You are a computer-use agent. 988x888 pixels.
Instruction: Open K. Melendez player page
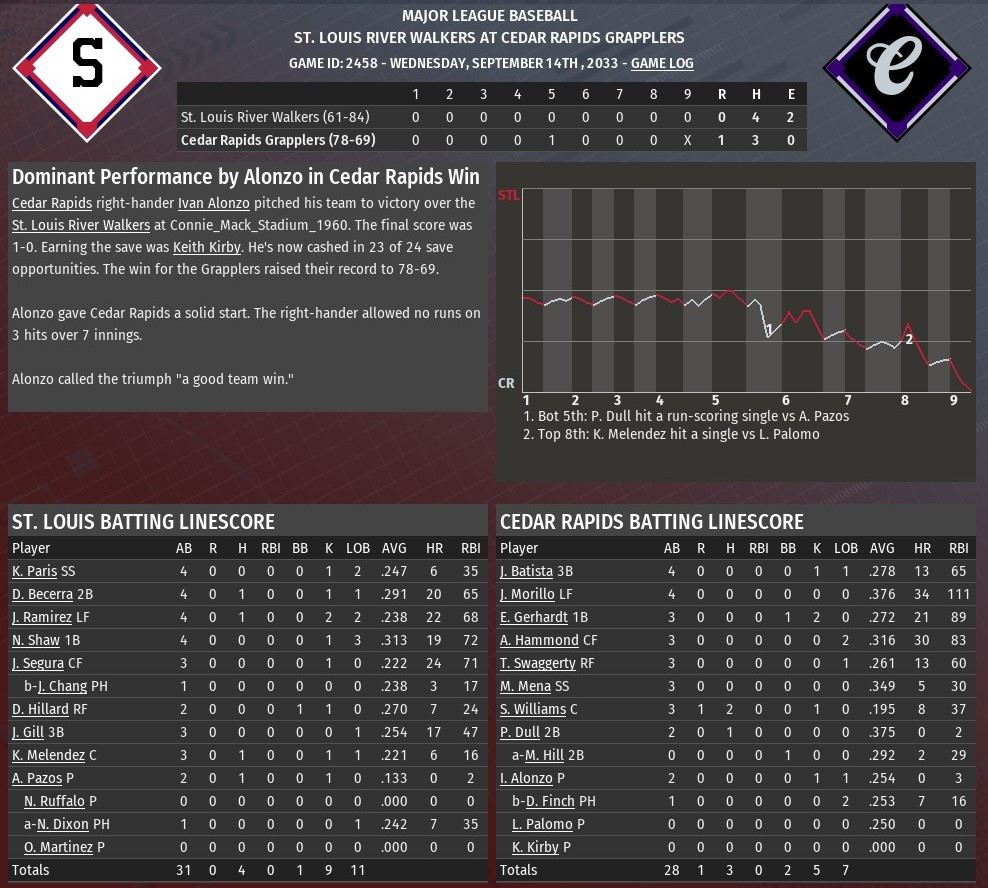[x=48, y=756]
